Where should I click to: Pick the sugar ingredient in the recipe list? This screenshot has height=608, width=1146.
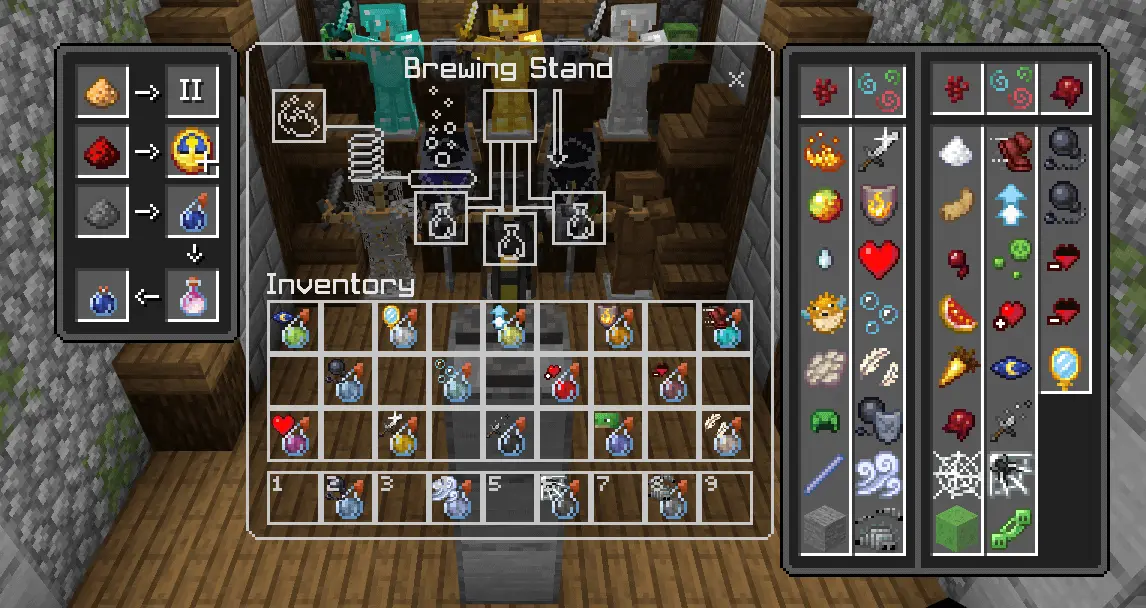[x=957, y=152]
